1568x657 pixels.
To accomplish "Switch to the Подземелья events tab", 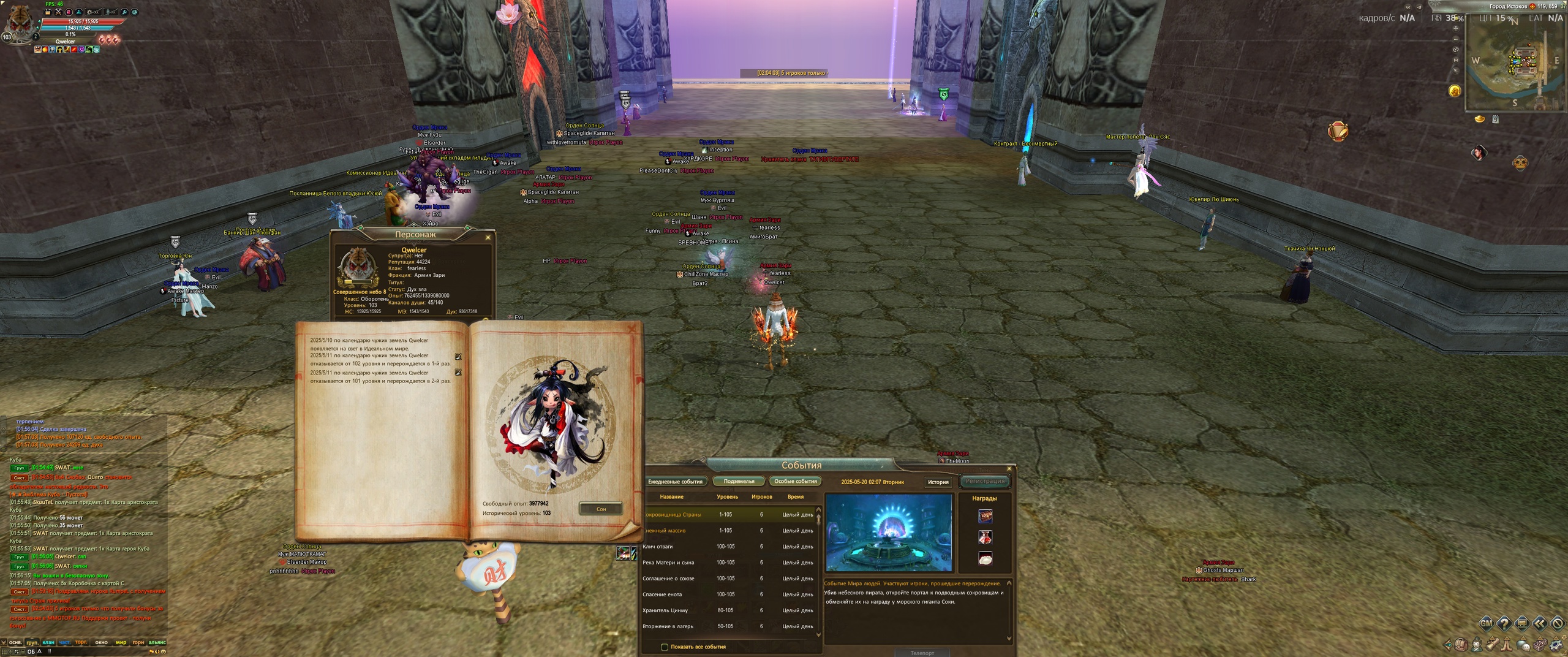I will (739, 481).
